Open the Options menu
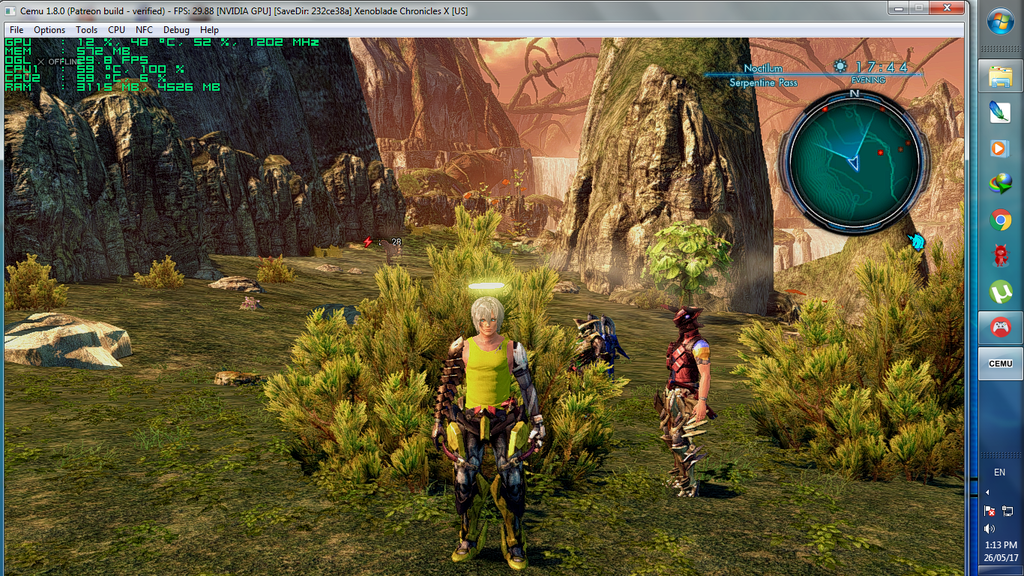This screenshot has height=576, width=1024. pos(49,30)
